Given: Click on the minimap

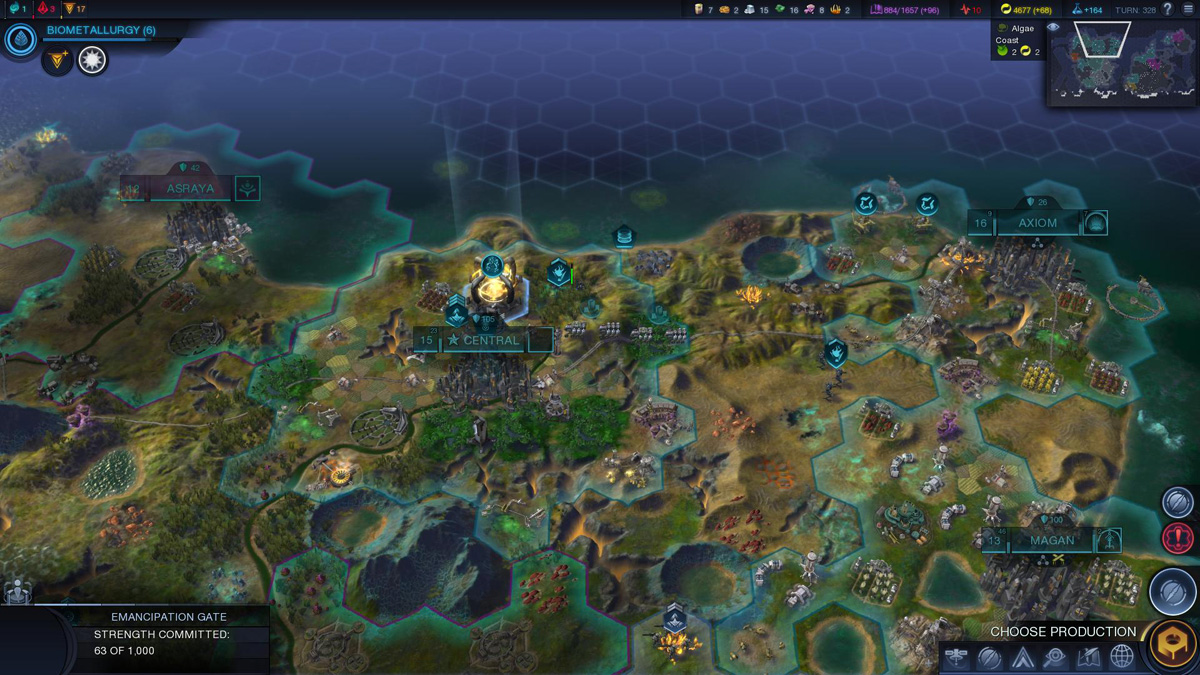Looking at the screenshot, I should pos(1122,60).
